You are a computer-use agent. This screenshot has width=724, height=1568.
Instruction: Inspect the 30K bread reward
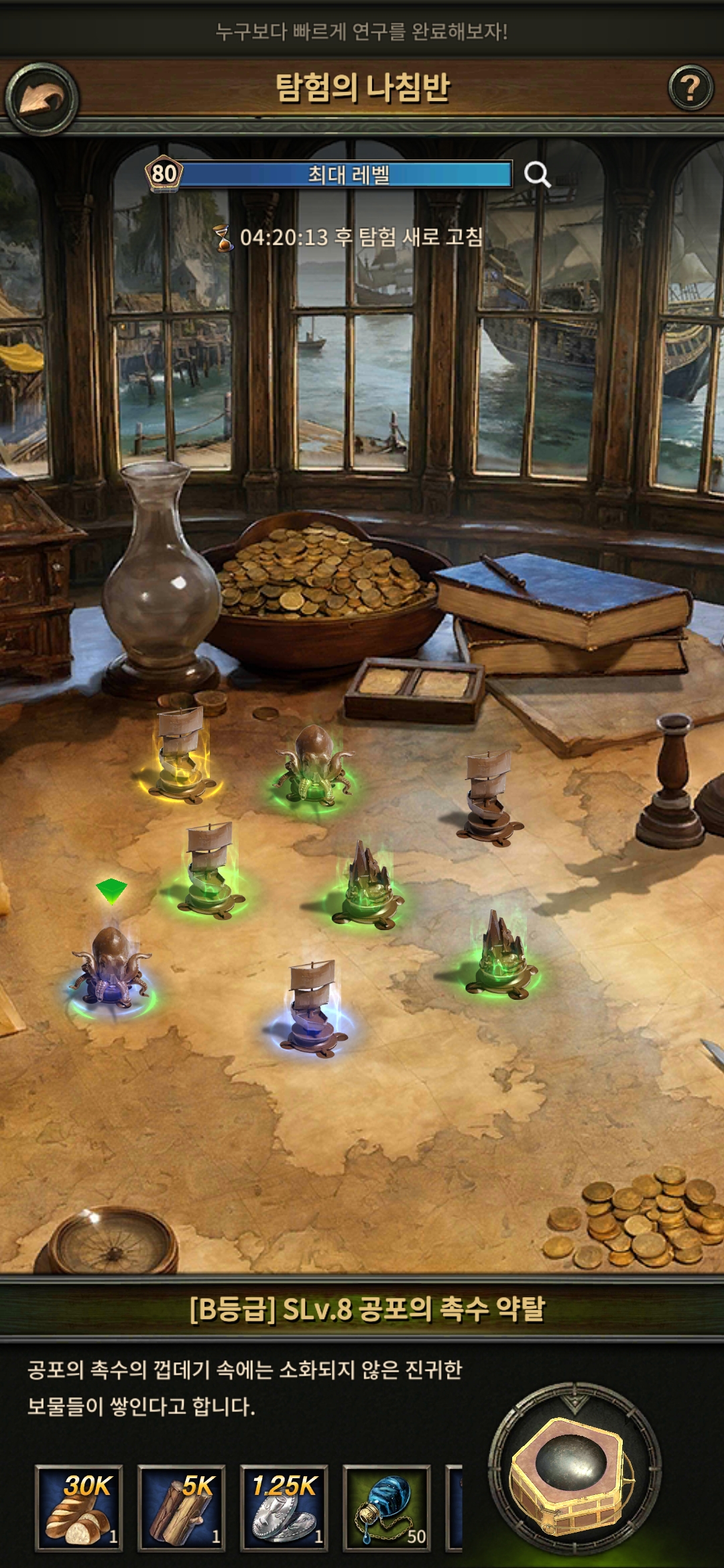point(79,1507)
